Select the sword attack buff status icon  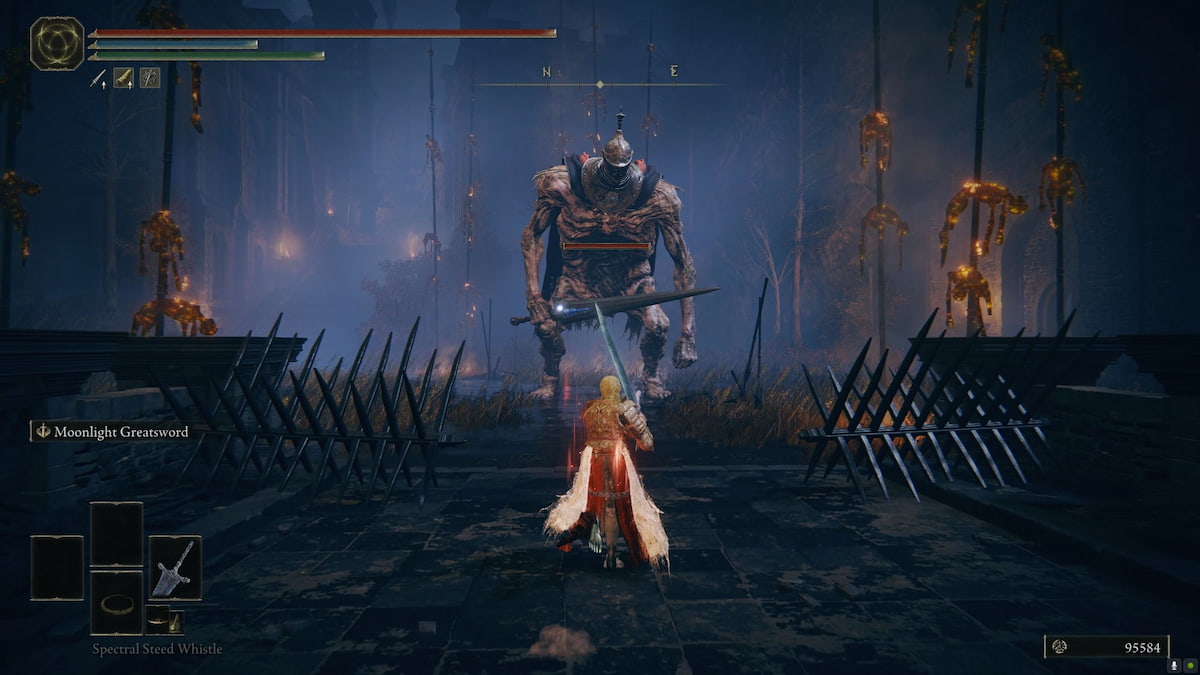pyautogui.click(x=98, y=78)
